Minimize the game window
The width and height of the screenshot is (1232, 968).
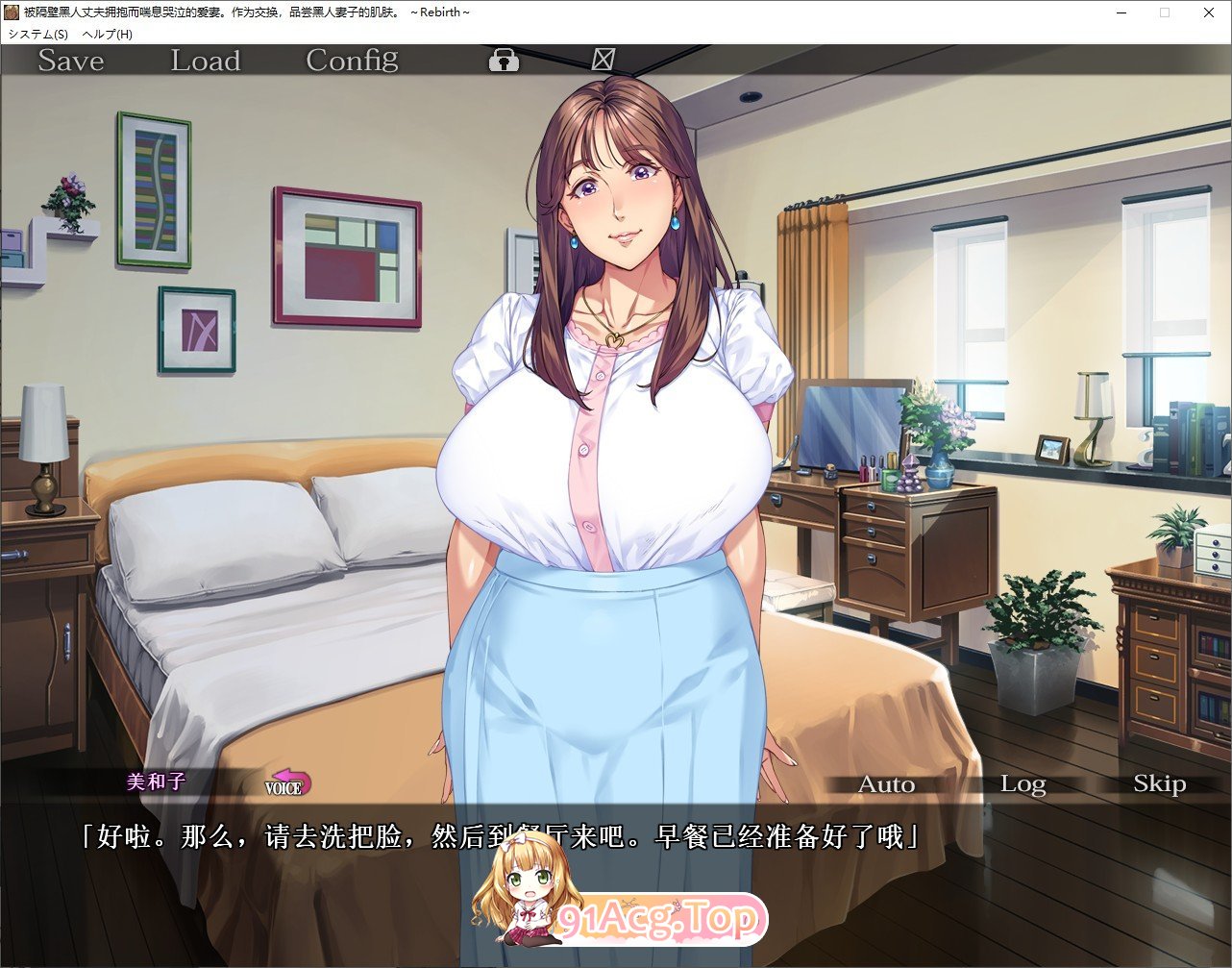pos(1121,12)
